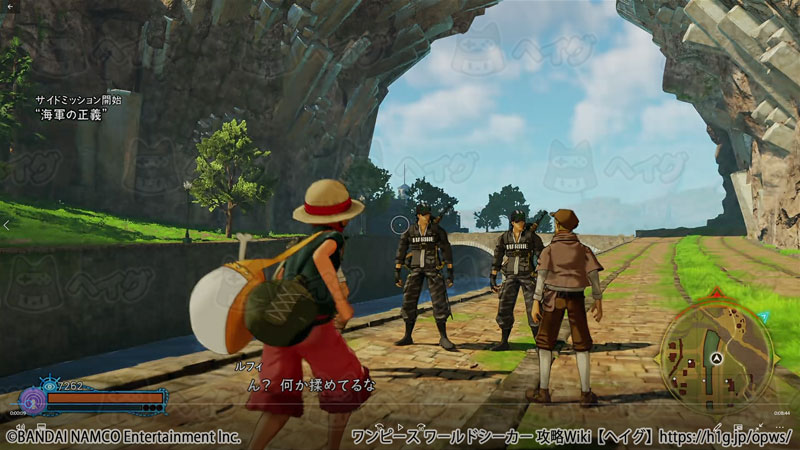Click the purple circular gauge icon
The width and height of the screenshot is (800, 450).
pyautogui.click(x=32, y=401)
